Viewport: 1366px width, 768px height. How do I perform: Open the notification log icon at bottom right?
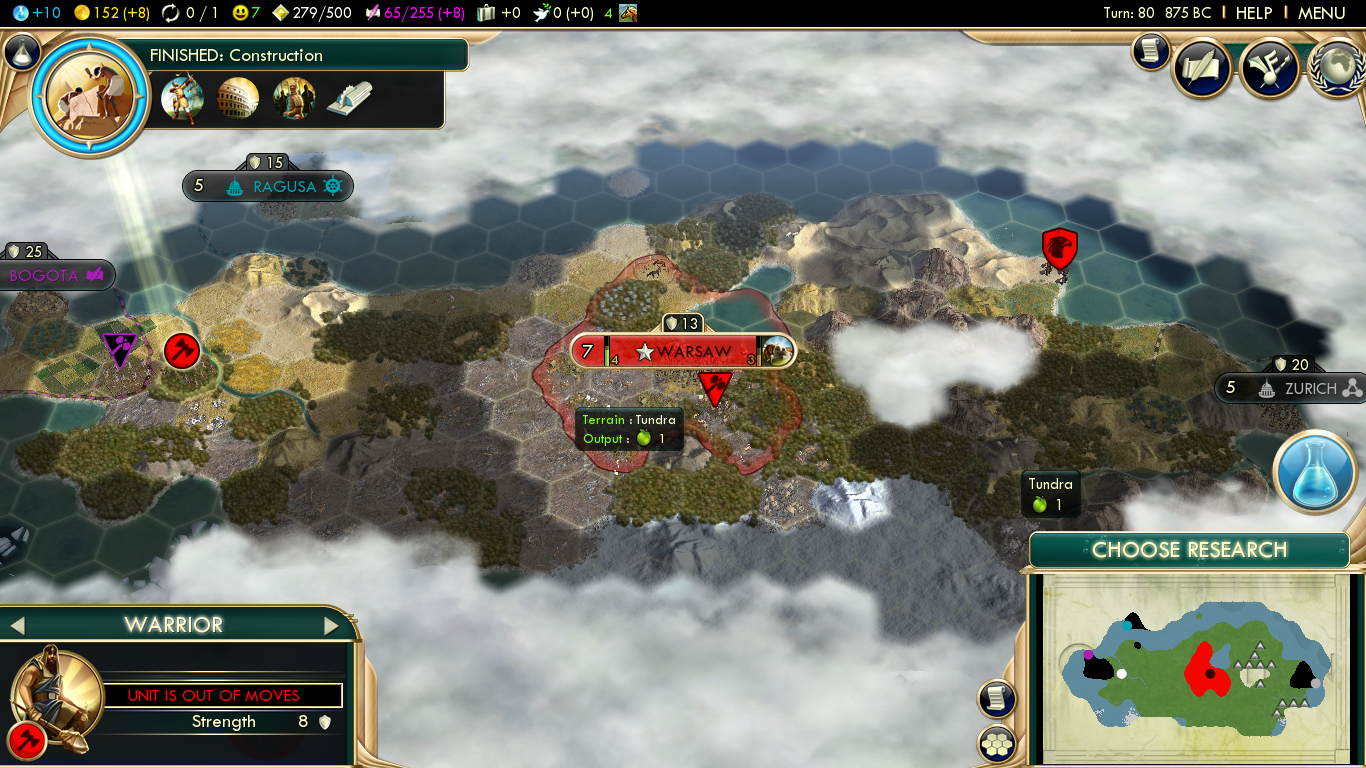click(996, 699)
